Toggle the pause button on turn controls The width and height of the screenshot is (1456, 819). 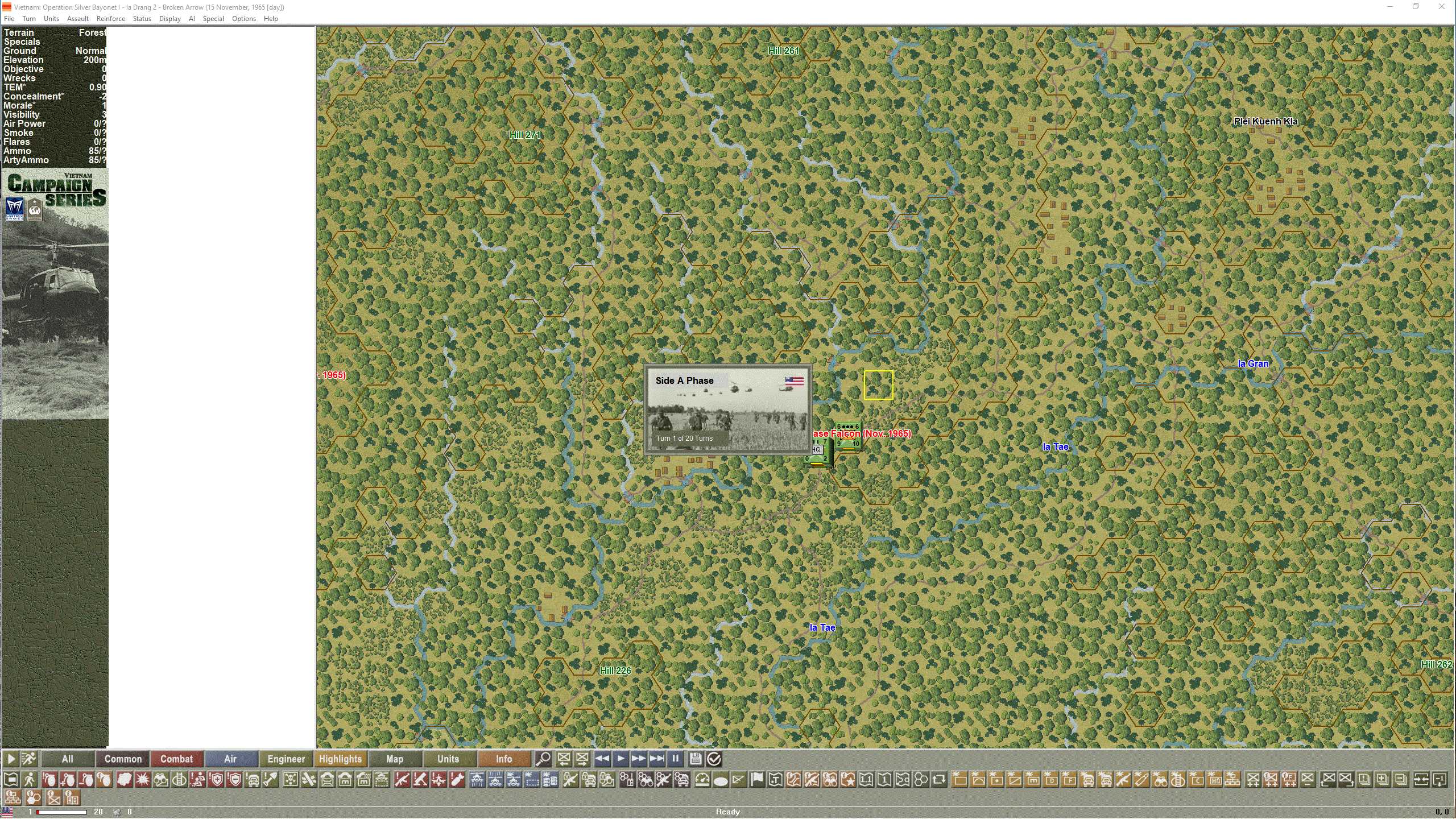[676, 759]
